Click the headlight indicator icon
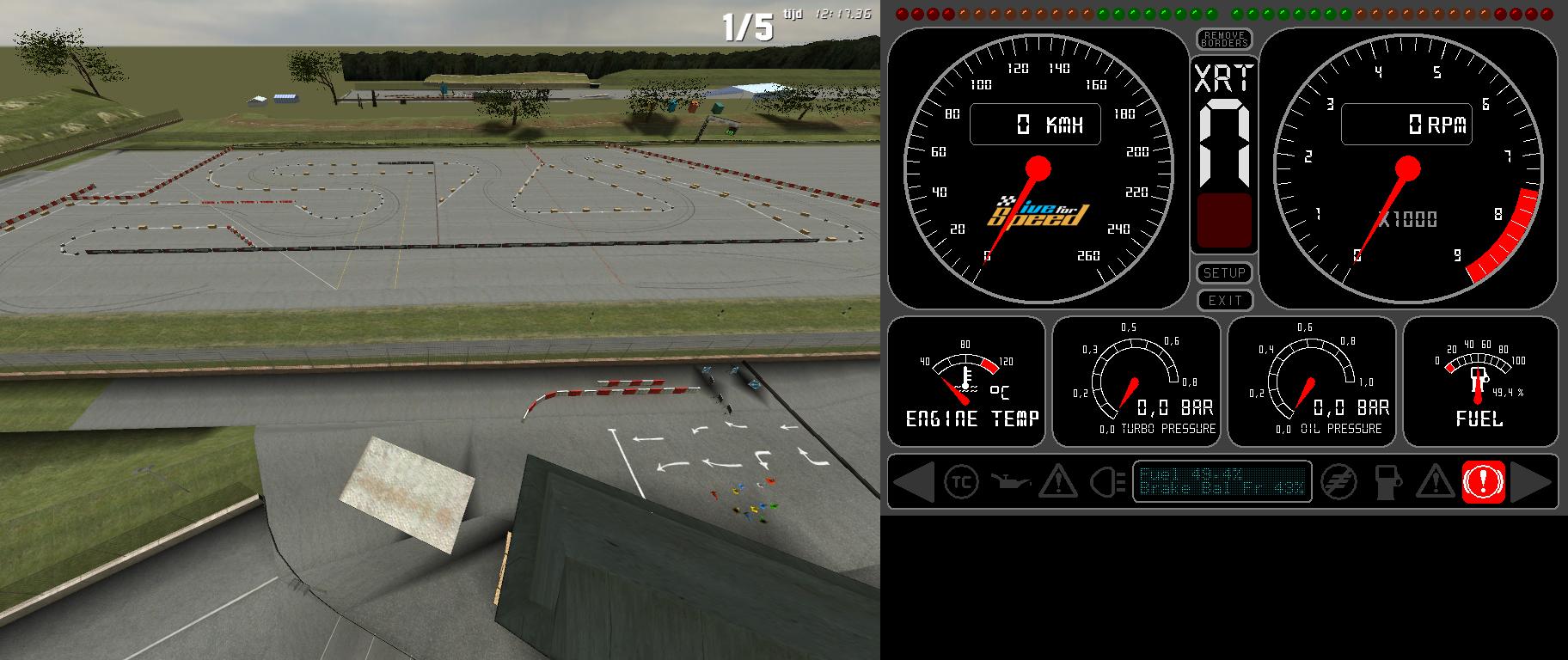The width and height of the screenshot is (1568, 660). pos(1107,481)
